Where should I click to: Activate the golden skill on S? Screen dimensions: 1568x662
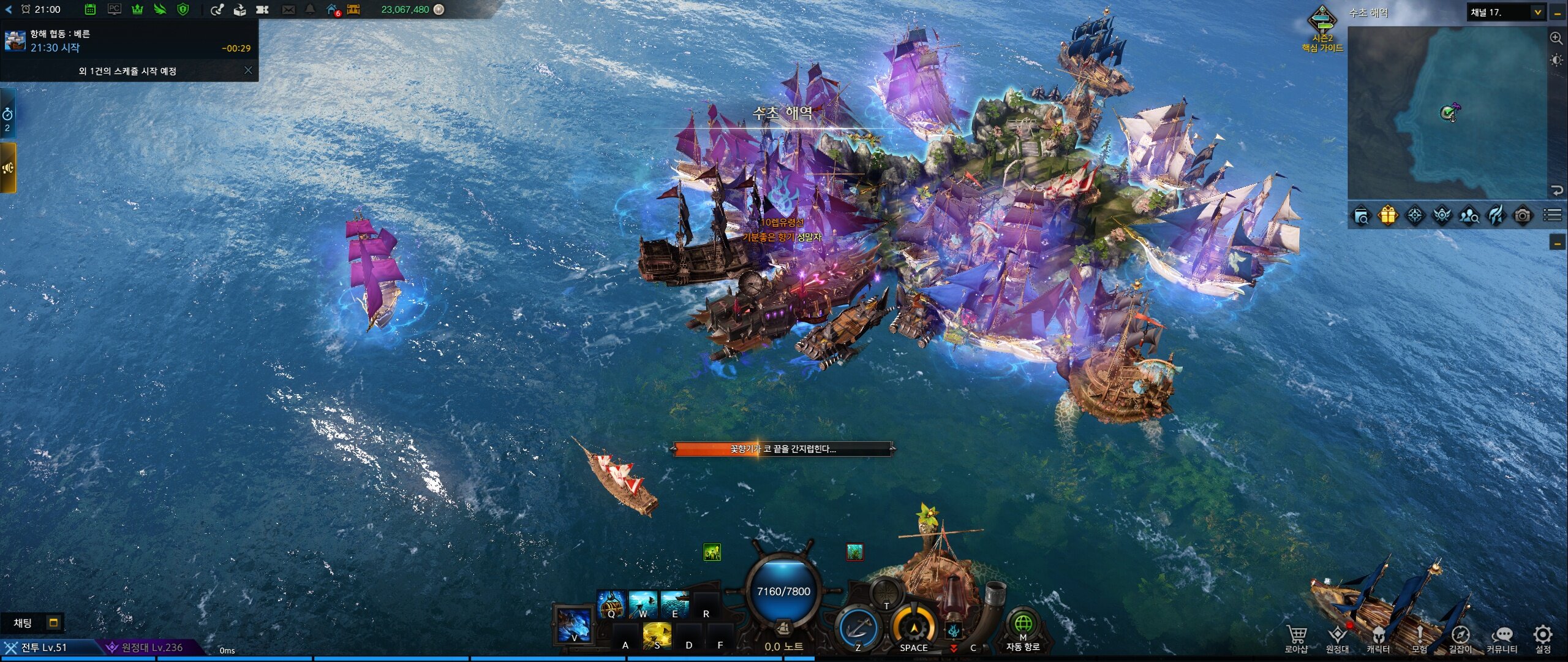point(657,636)
